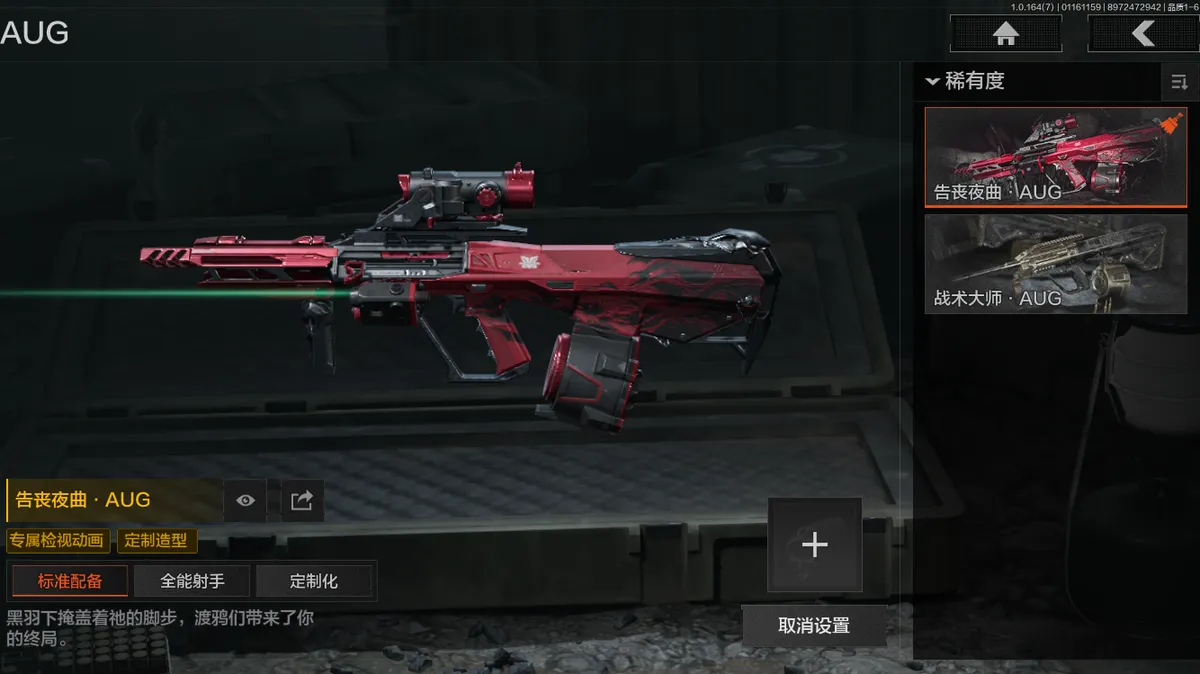Add a charm in the plus slot

click(x=814, y=545)
